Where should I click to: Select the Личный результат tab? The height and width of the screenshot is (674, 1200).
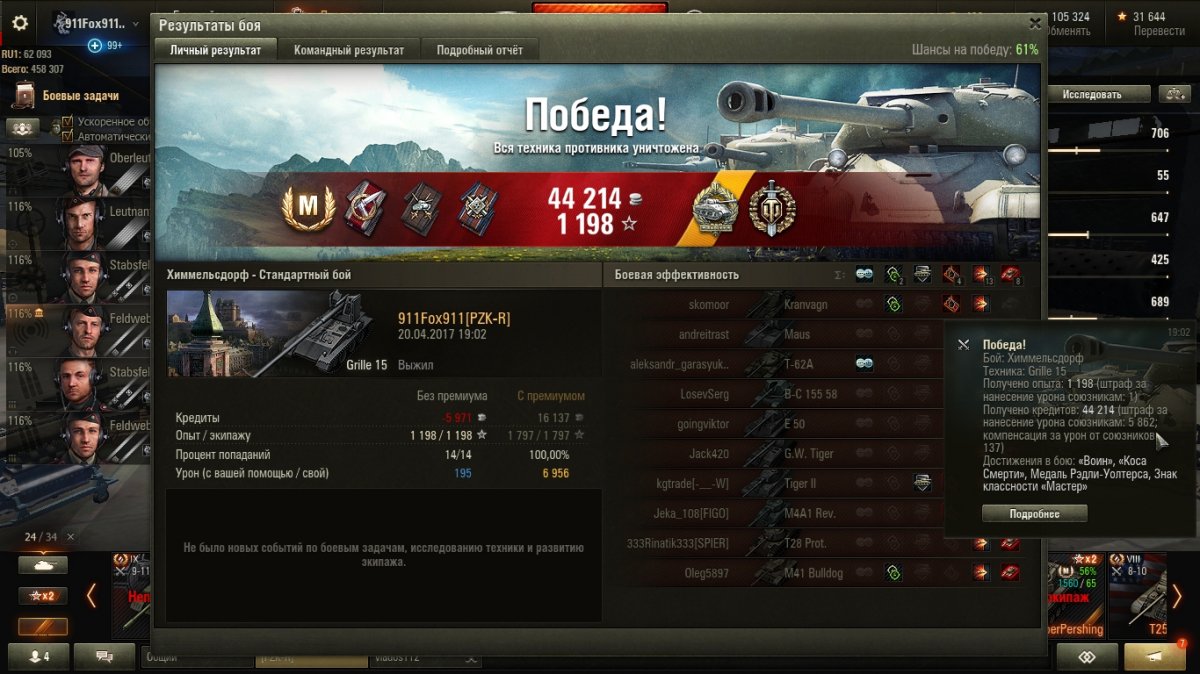tap(215, 50)
